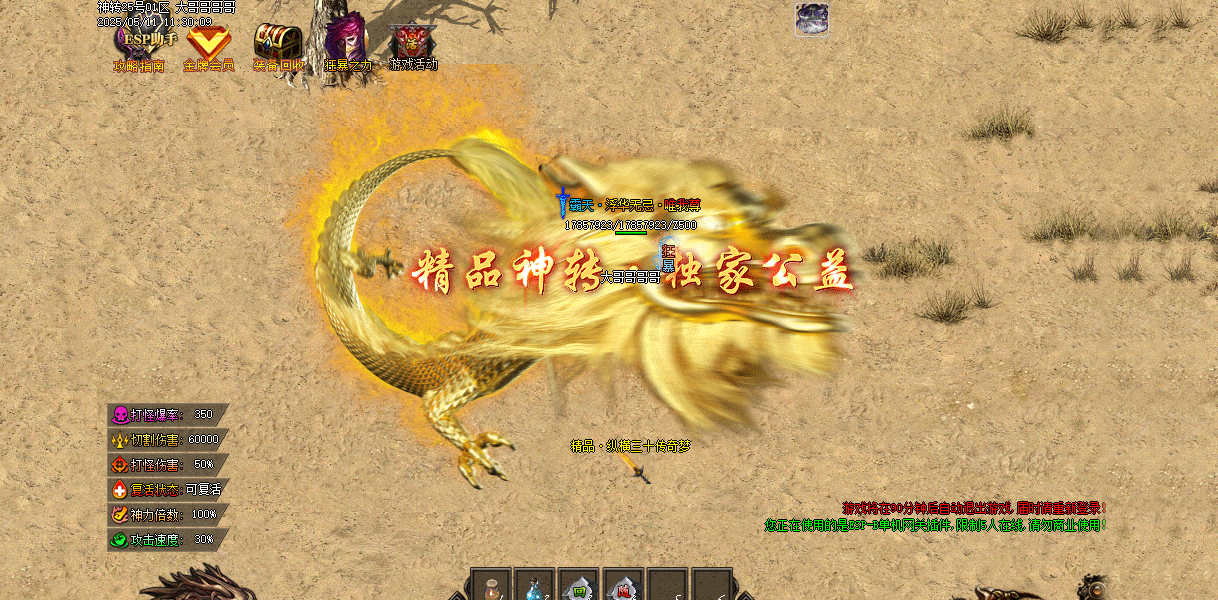The image size is (1218, 600).
Task: Use the red potion in hotbar slot 1
Action: (491, 587)
